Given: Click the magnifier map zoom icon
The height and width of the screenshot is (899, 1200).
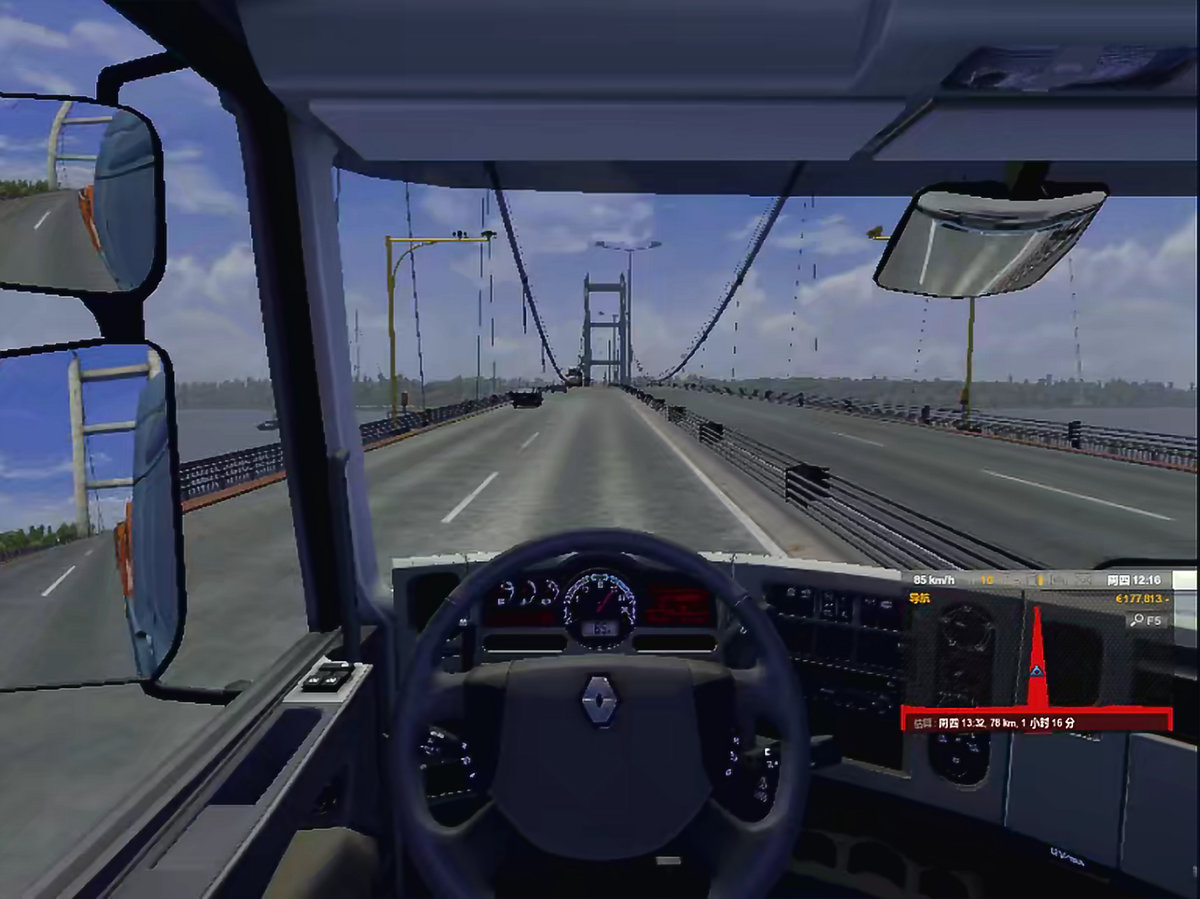Looking at the screenshot, I should (1136, 621).
